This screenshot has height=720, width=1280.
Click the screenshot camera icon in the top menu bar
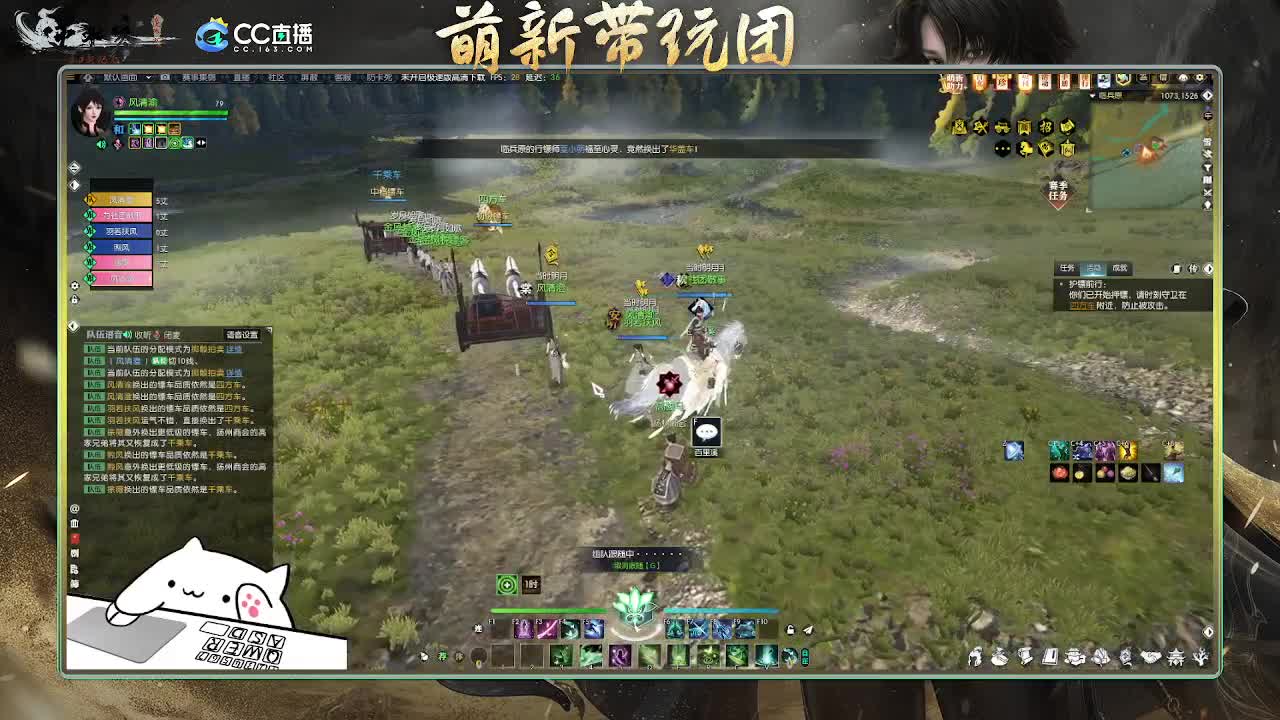point(165,77)
